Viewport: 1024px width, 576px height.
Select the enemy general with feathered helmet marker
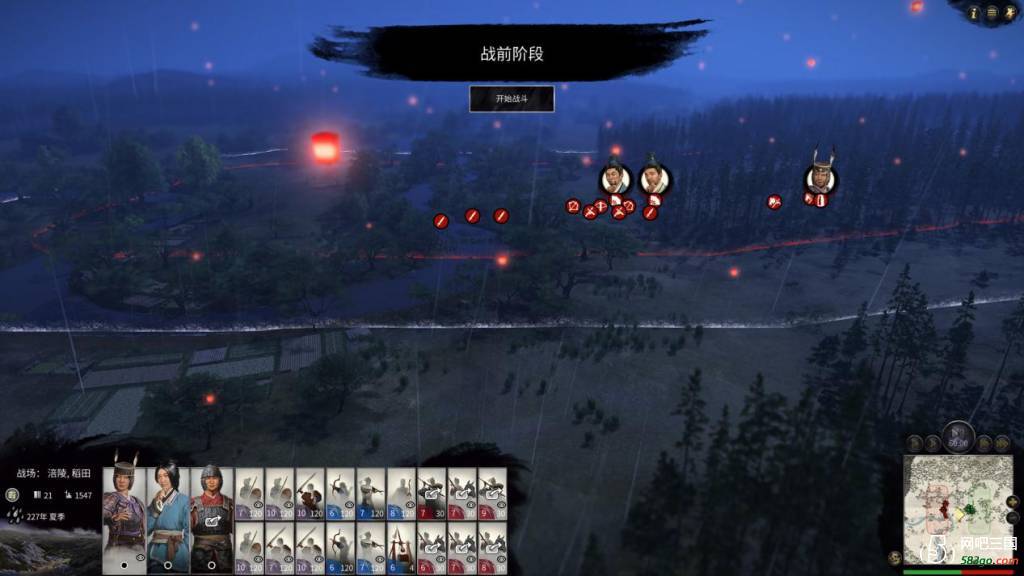coord(820,178)
